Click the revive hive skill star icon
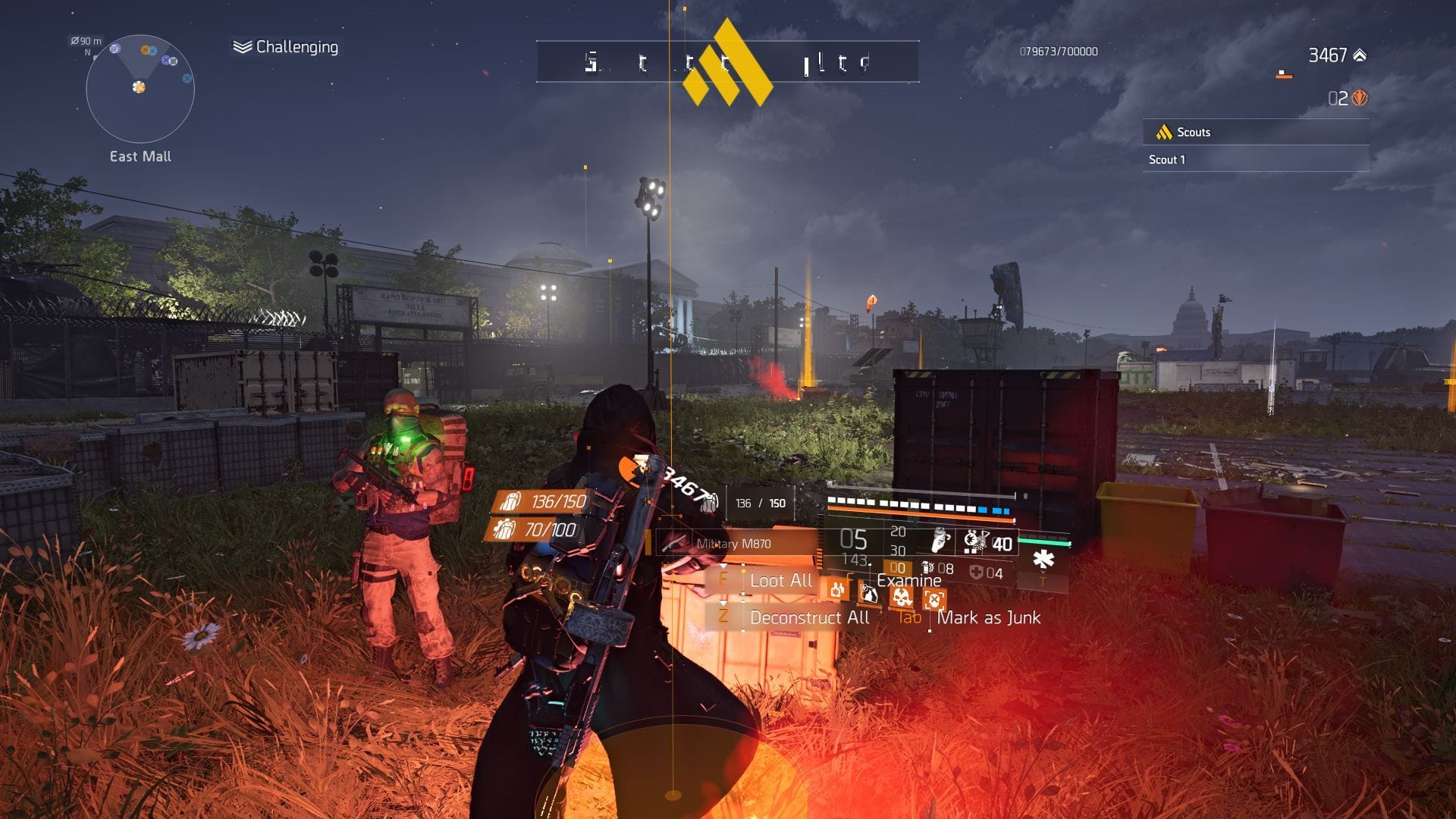Viewport: 1456px width, 819px height. [1045, 559]
